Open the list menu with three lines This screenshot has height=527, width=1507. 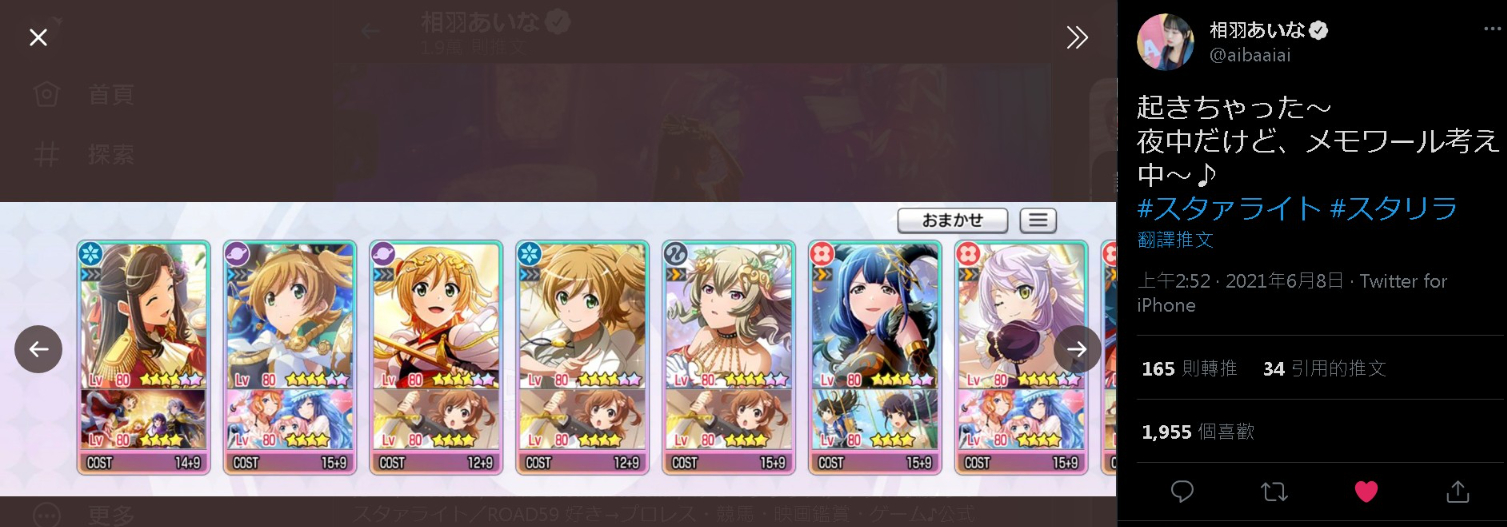(1038, 220)
